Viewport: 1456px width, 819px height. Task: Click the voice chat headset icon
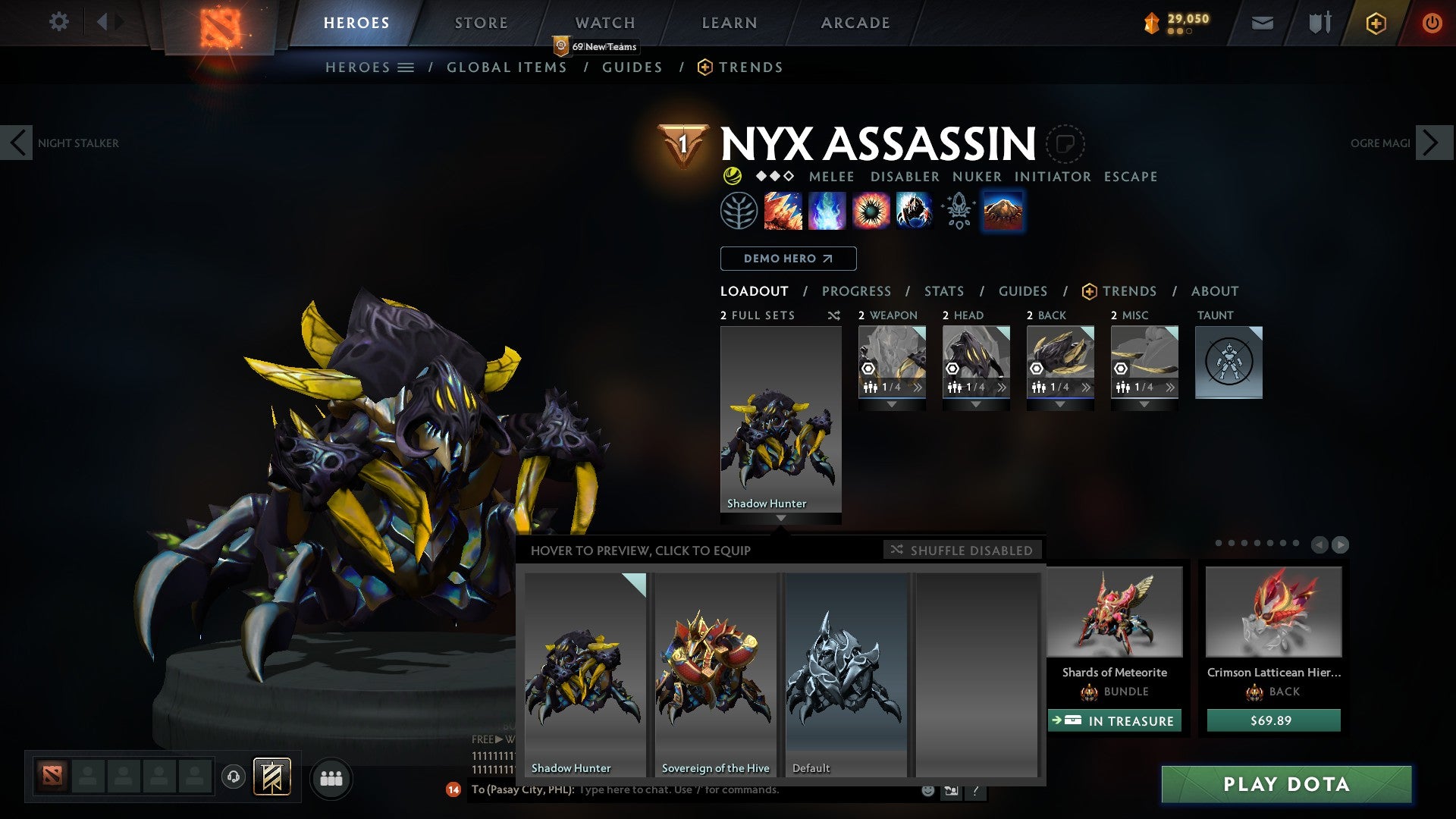[234, 778]
